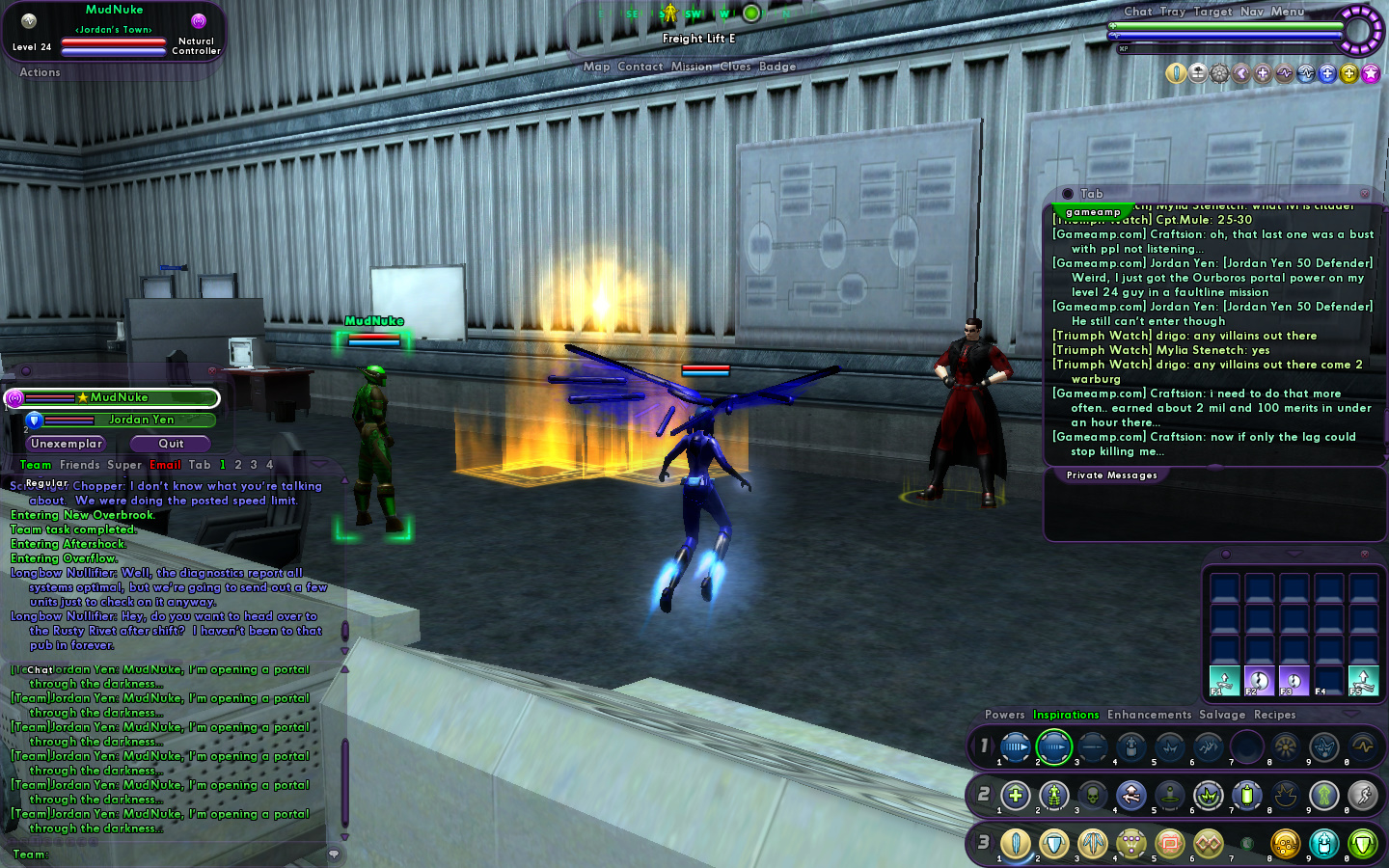Click the Unexemplar button
The image size is (1389, 868).
[x=66, y=444]
